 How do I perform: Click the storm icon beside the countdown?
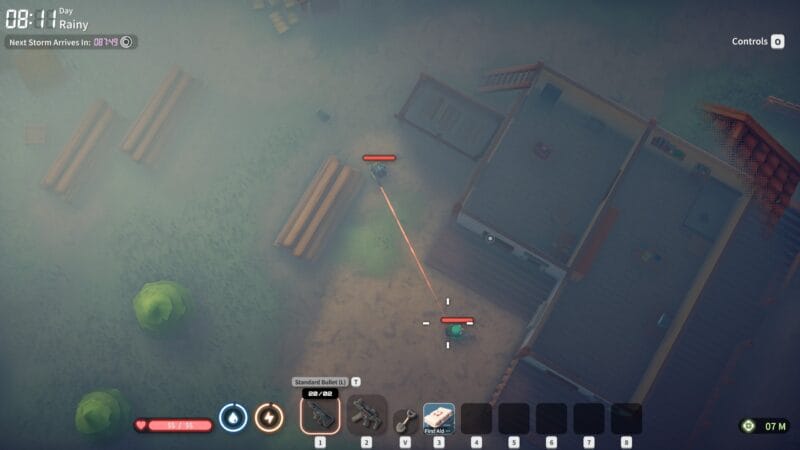[127, 42]
